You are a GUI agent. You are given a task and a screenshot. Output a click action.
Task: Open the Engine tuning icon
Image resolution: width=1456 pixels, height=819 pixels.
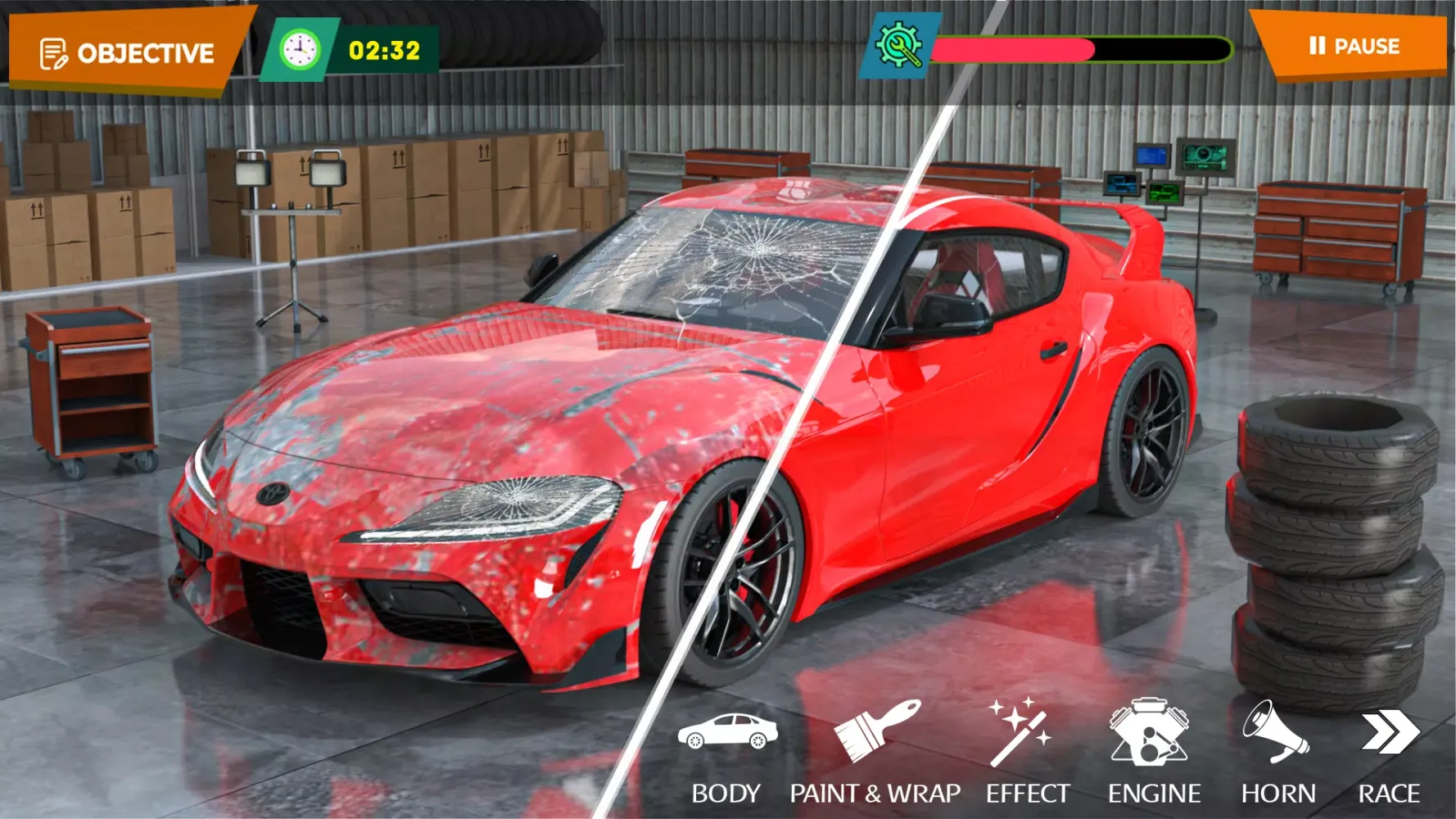(x=1150, y=733)
